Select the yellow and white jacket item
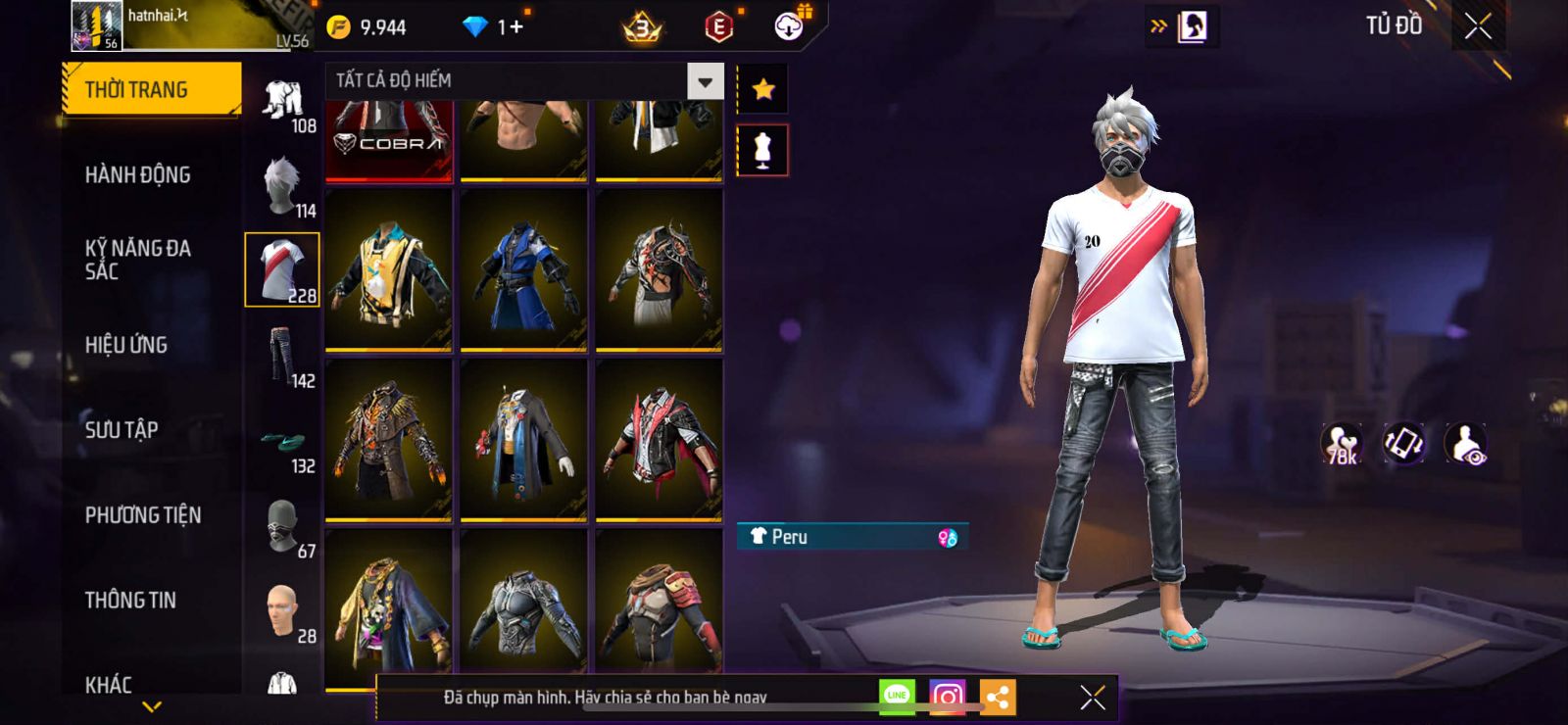The height and width of the screenshot is (725, 1568). click(x=388, y=269)
